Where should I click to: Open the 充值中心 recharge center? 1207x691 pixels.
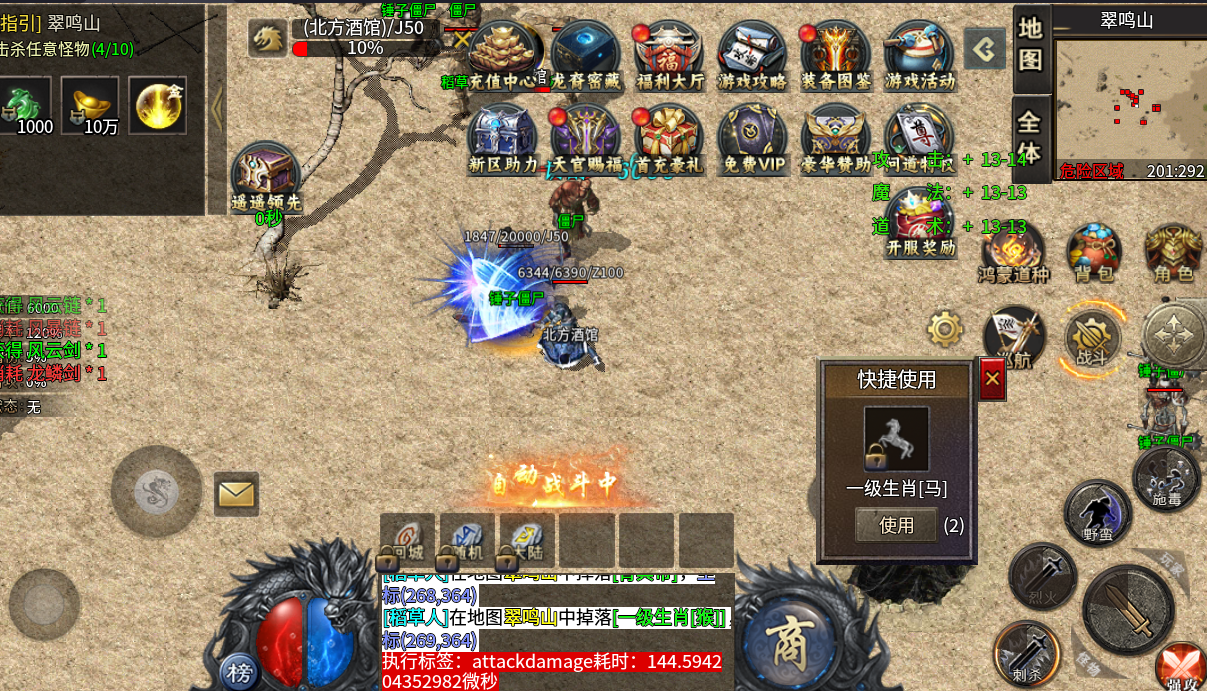click(503, 55)
